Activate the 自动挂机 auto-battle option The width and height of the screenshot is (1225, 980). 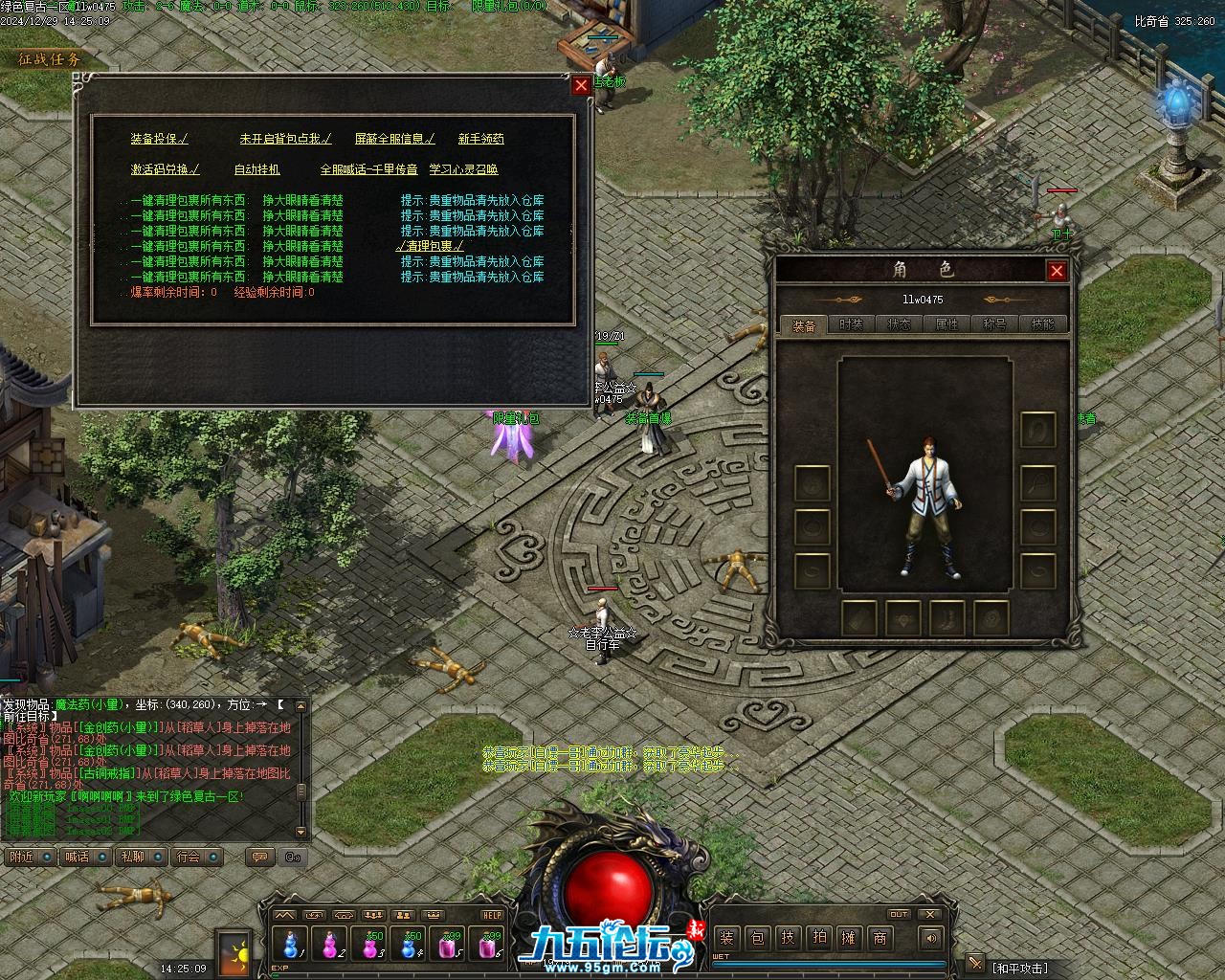(256, 169)
